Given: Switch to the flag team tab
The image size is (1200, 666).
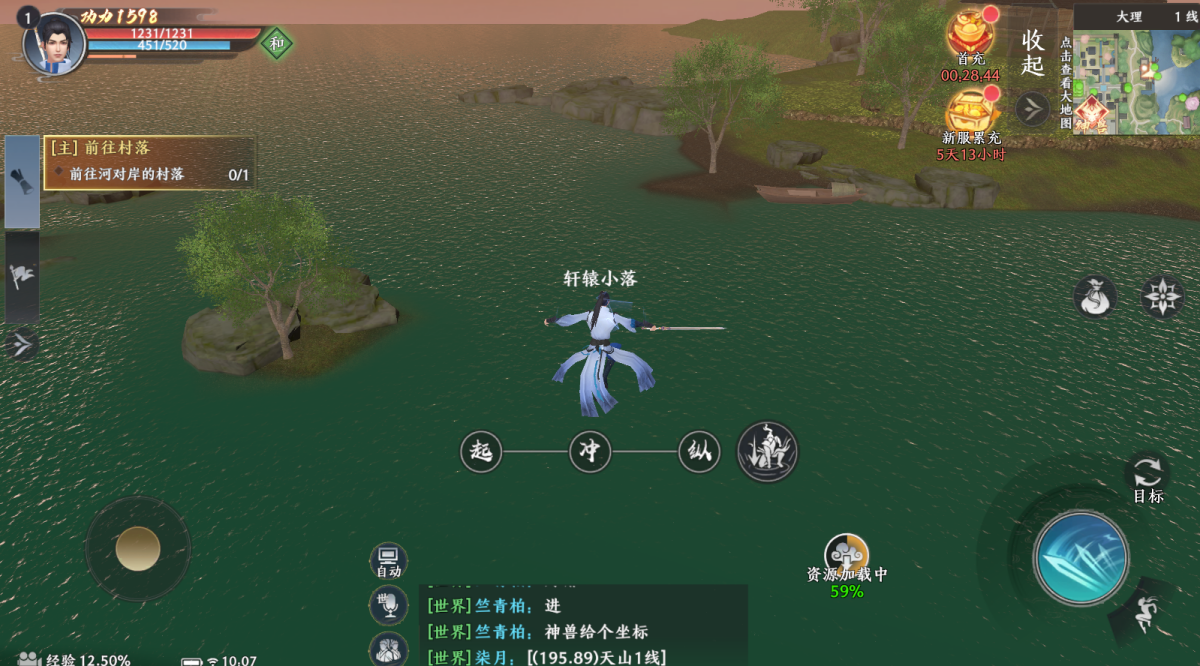Looking at the screenshot, I should click(x=22, y=277).
